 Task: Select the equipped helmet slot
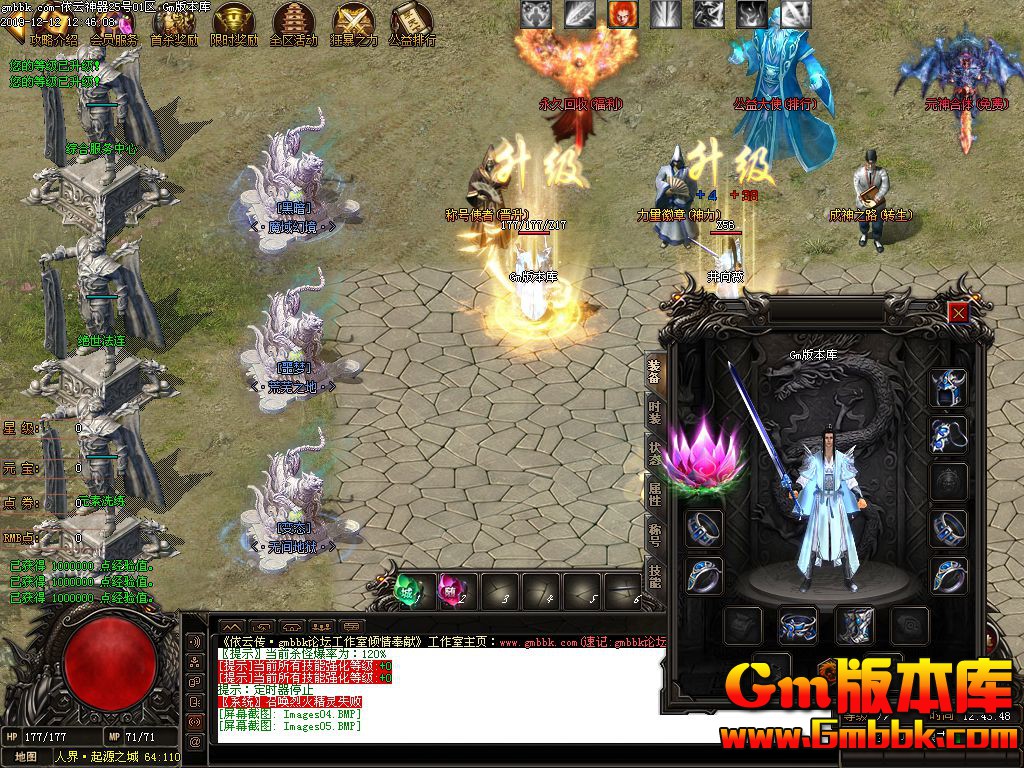click(x=948, y=387)
